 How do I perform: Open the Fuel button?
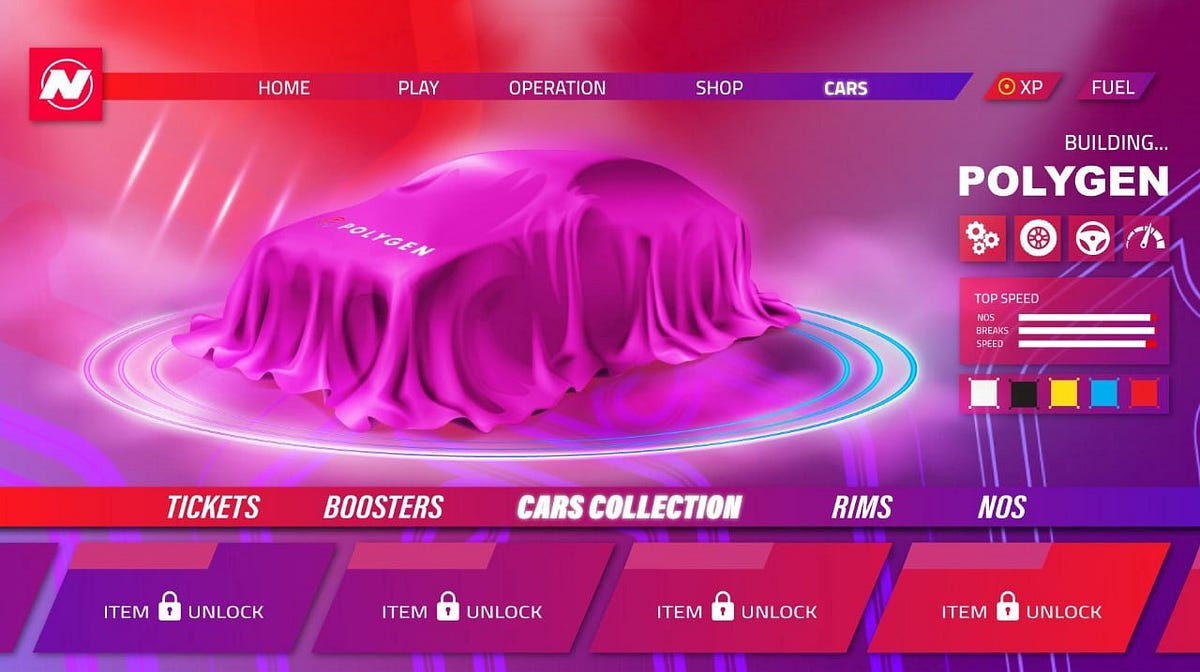[x=1113, y=87]
